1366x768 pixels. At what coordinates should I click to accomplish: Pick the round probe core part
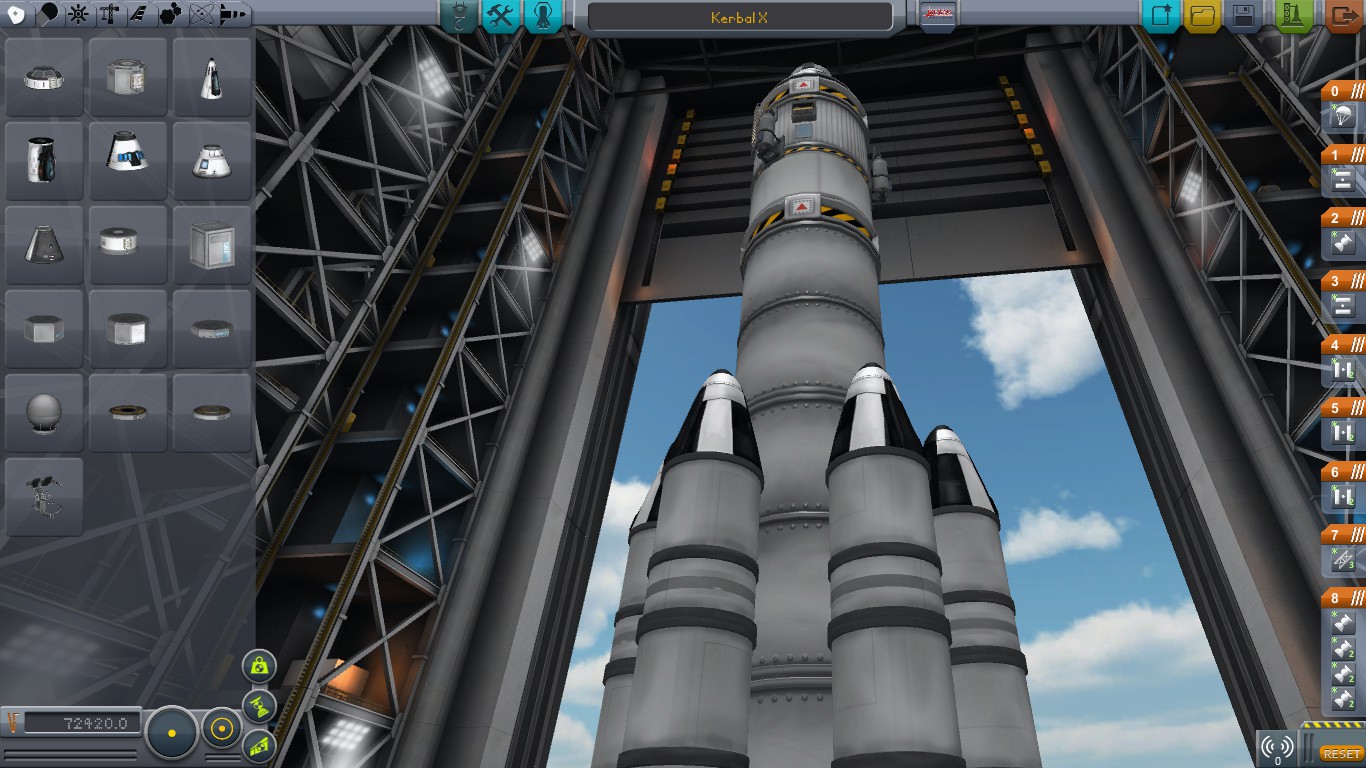coord(45,412)
